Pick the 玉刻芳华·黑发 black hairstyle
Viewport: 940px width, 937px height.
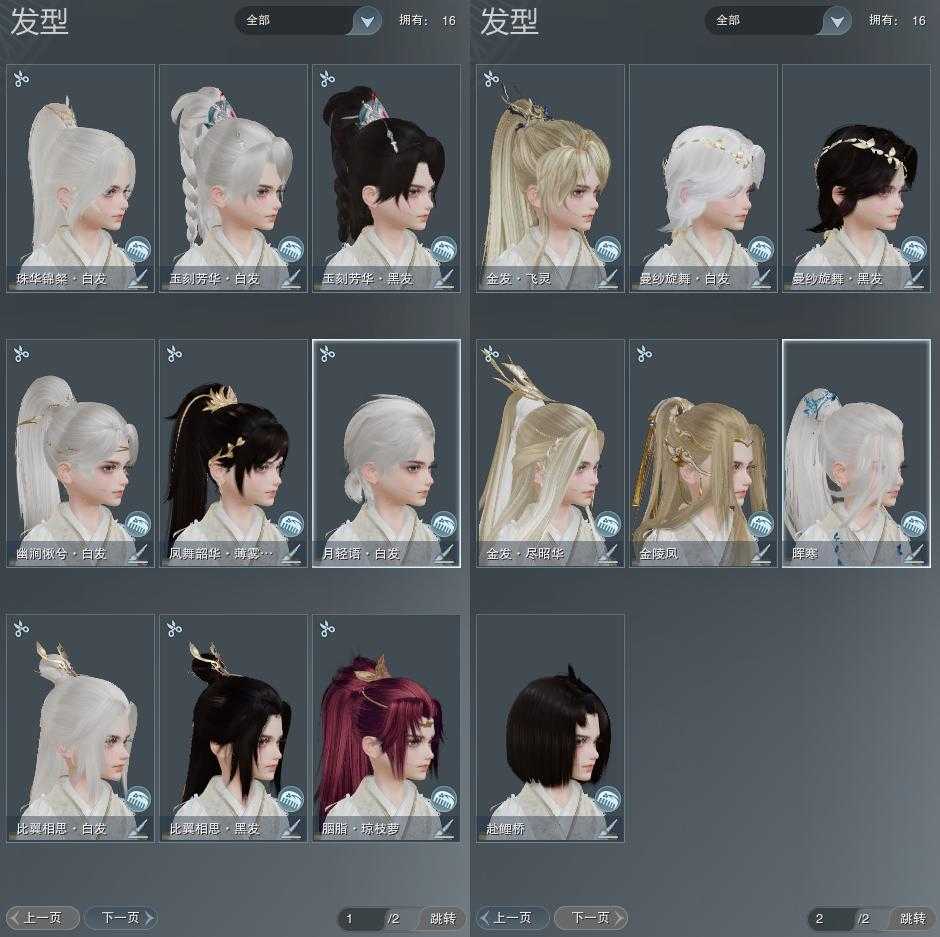(x=386, y=178)
